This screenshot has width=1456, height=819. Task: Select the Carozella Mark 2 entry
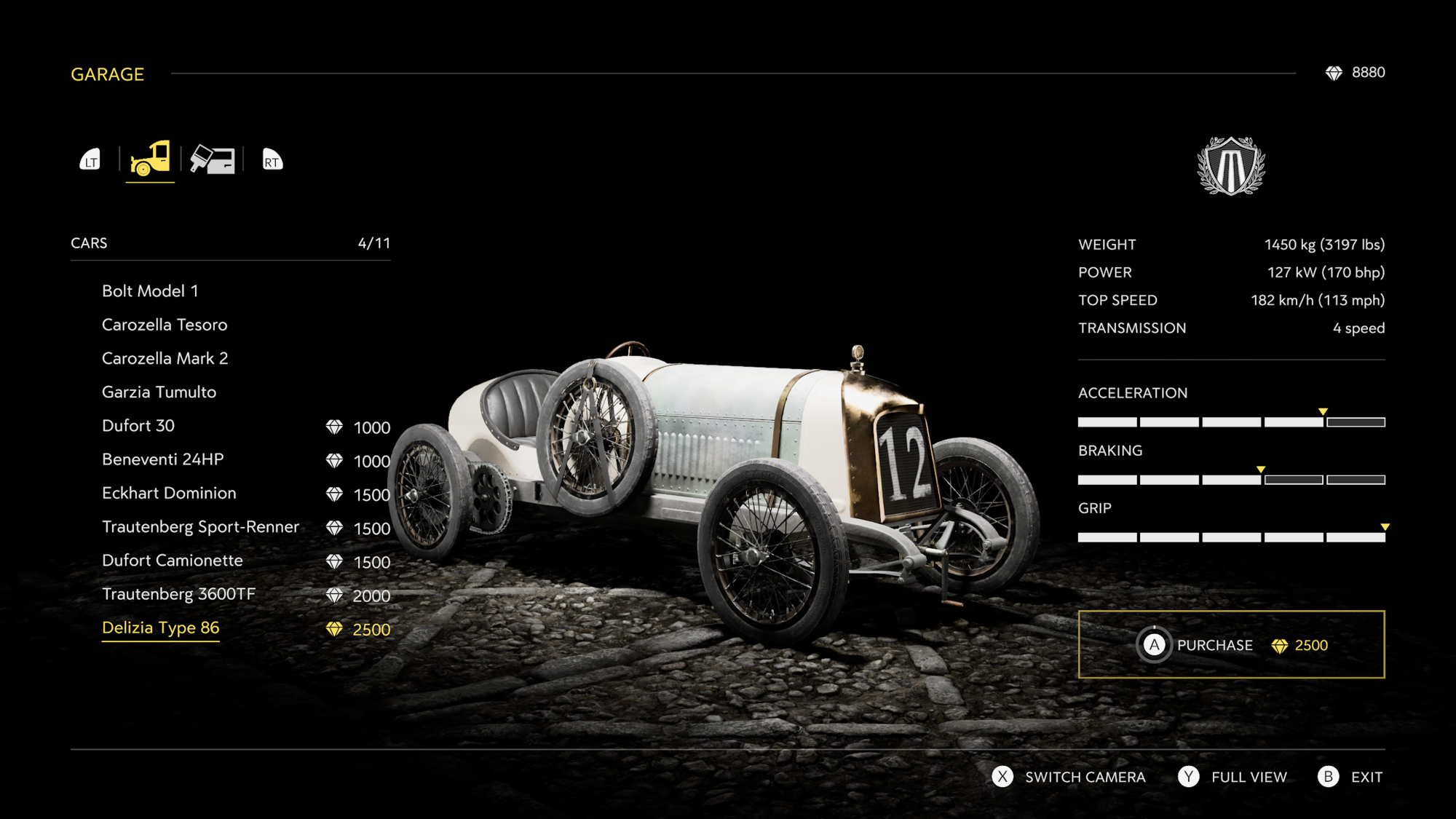(165, 358)
